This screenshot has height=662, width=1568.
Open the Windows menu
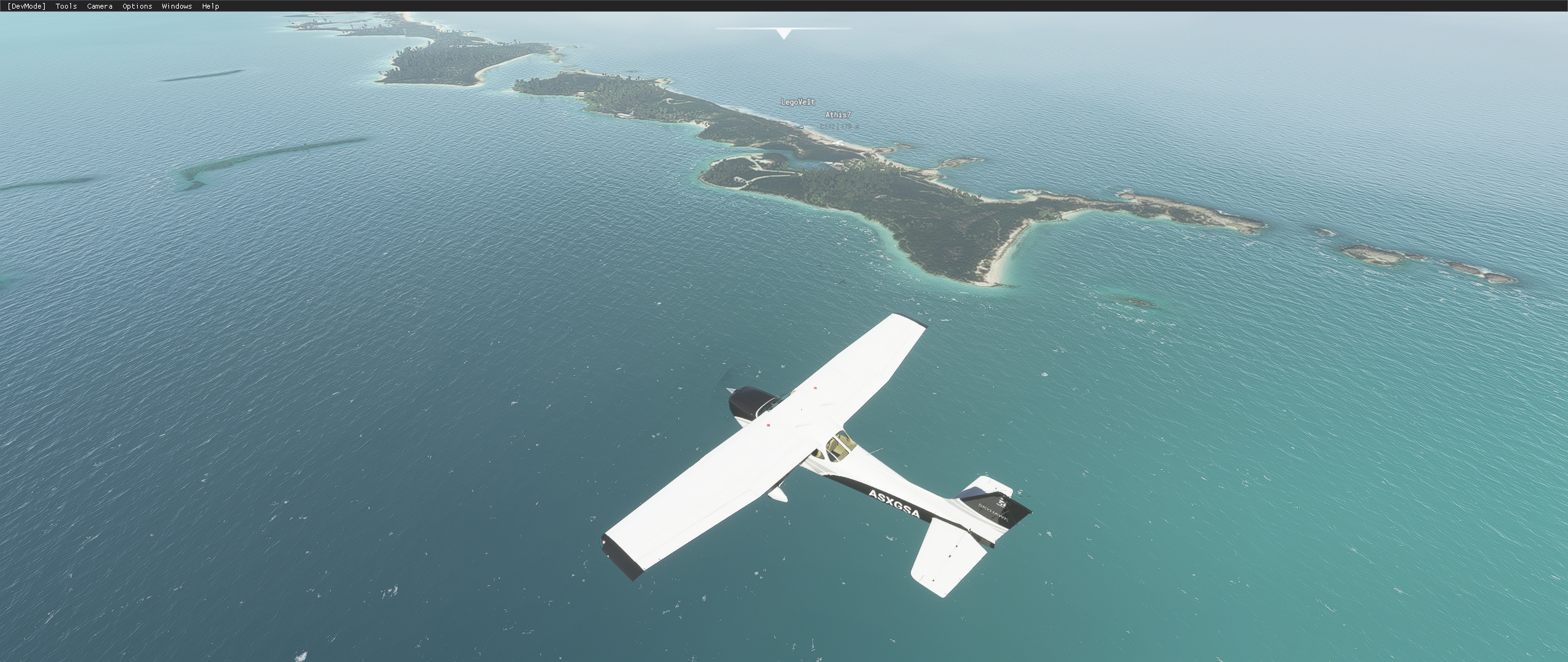(176, 6)
